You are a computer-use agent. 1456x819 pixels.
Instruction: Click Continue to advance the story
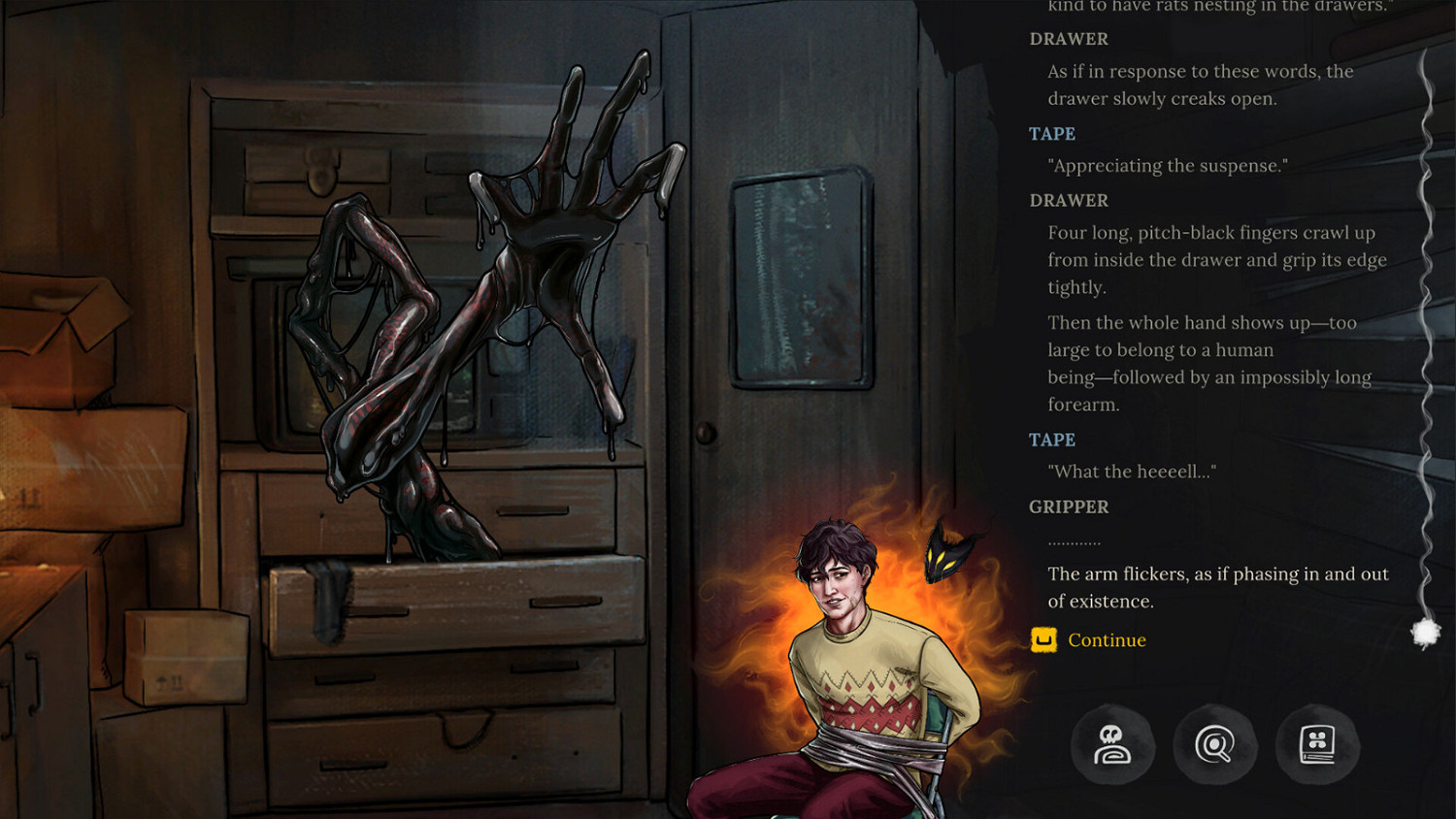[1105, 640]
